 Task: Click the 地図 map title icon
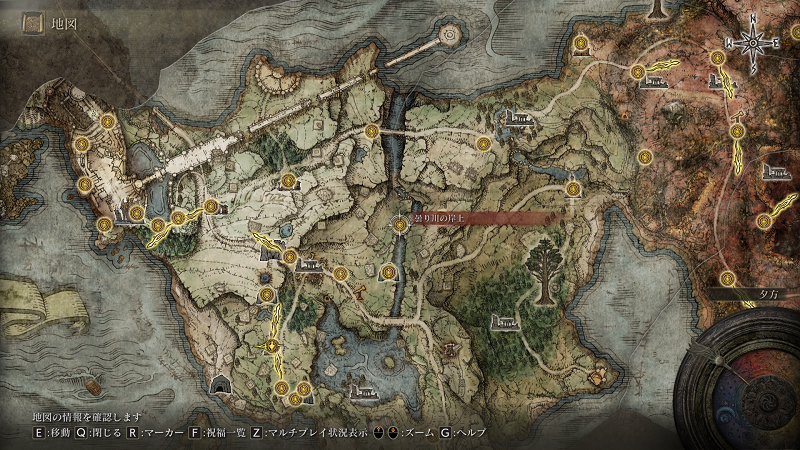32,19
